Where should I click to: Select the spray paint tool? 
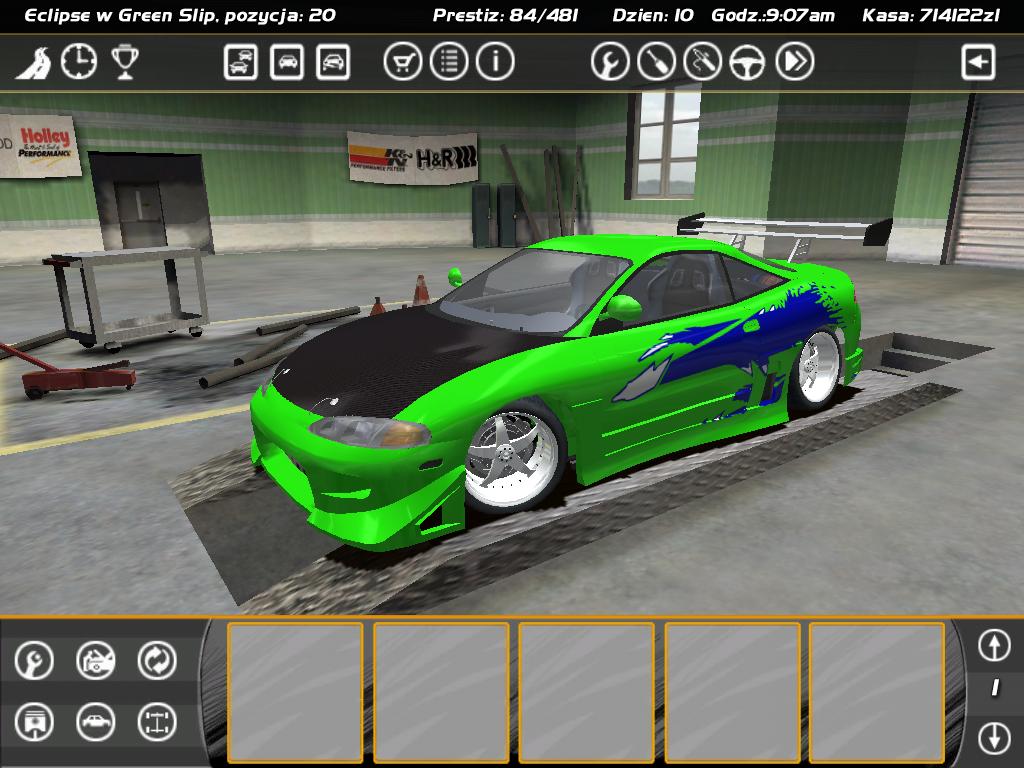click(x=702, y=62)
